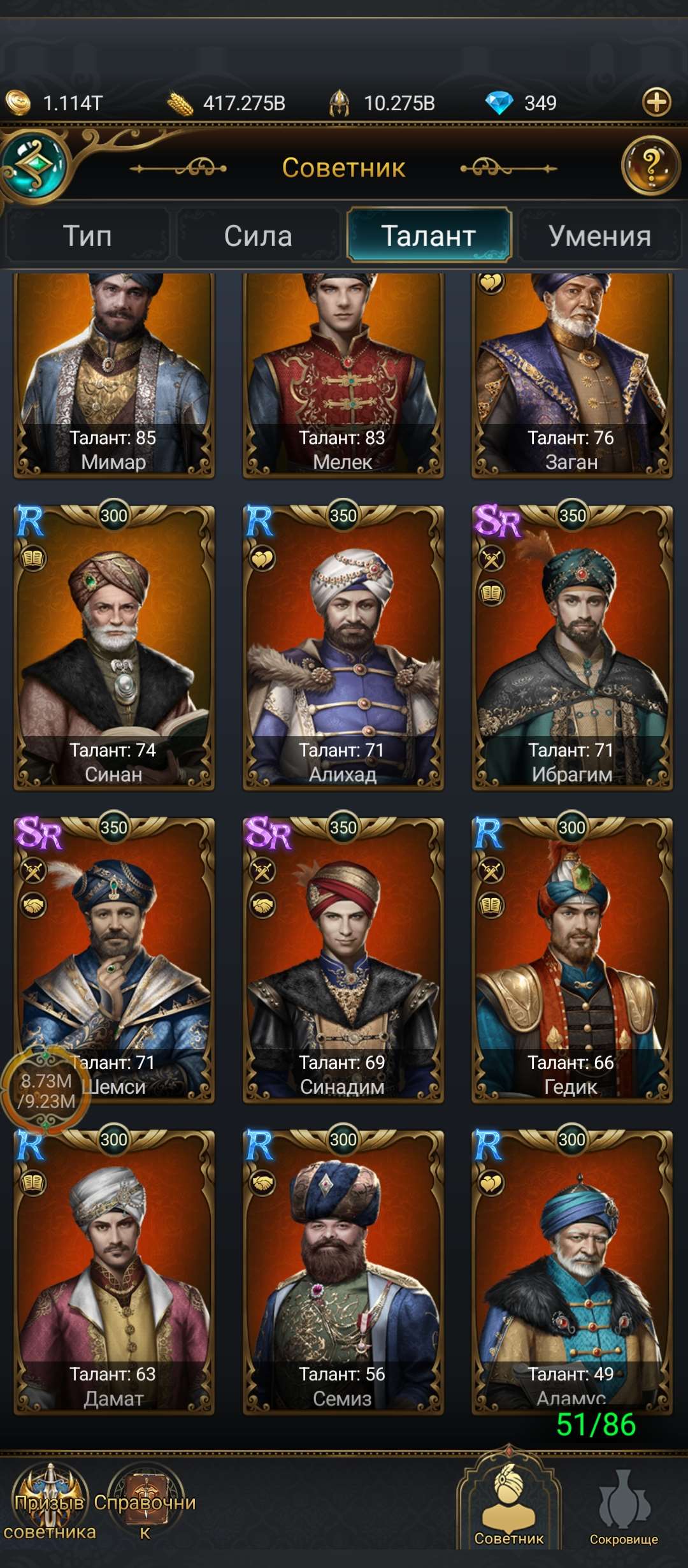
Task: Choose advisor card Заган
Action: click(x=571, y=376)
